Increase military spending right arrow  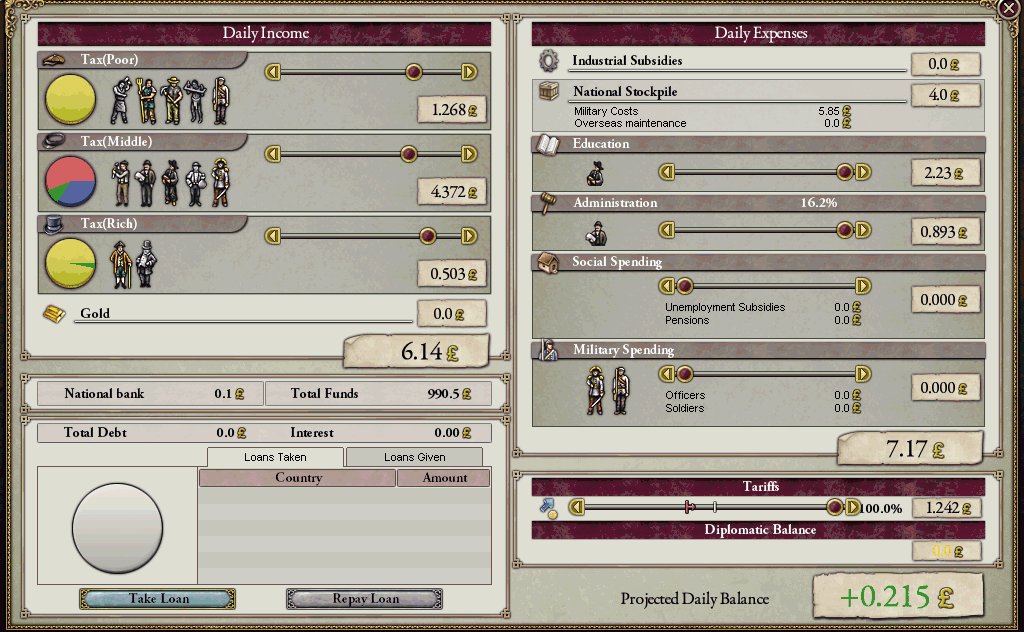tap(863, 374)
